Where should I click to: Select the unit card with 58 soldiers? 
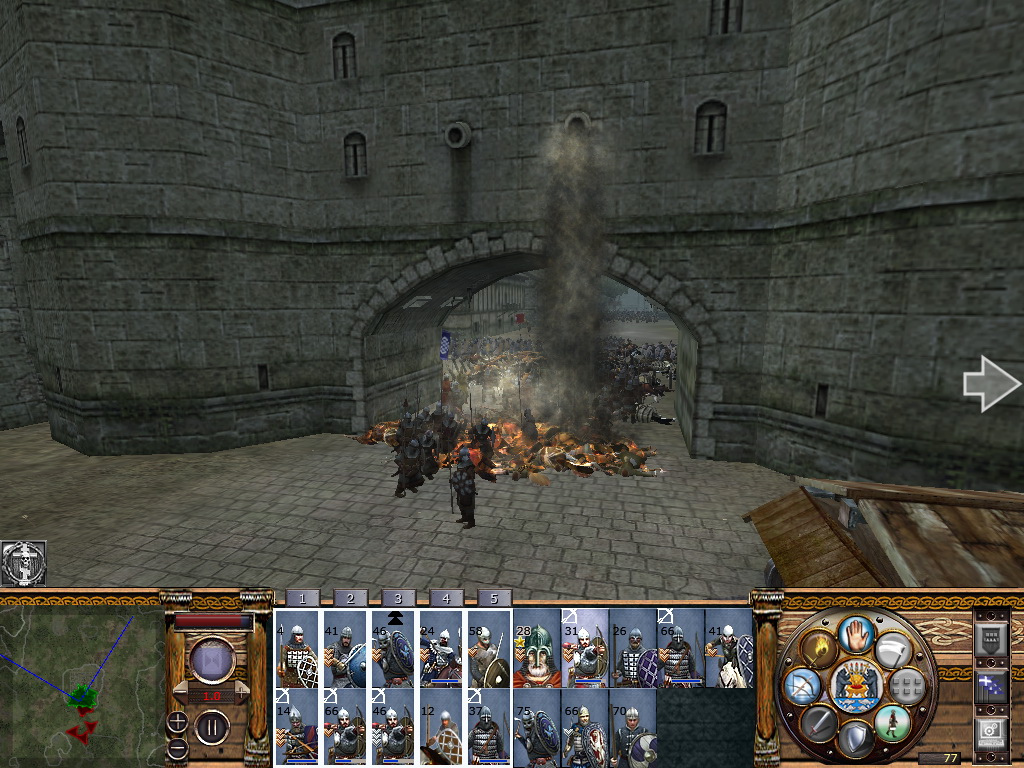point(489,650)
